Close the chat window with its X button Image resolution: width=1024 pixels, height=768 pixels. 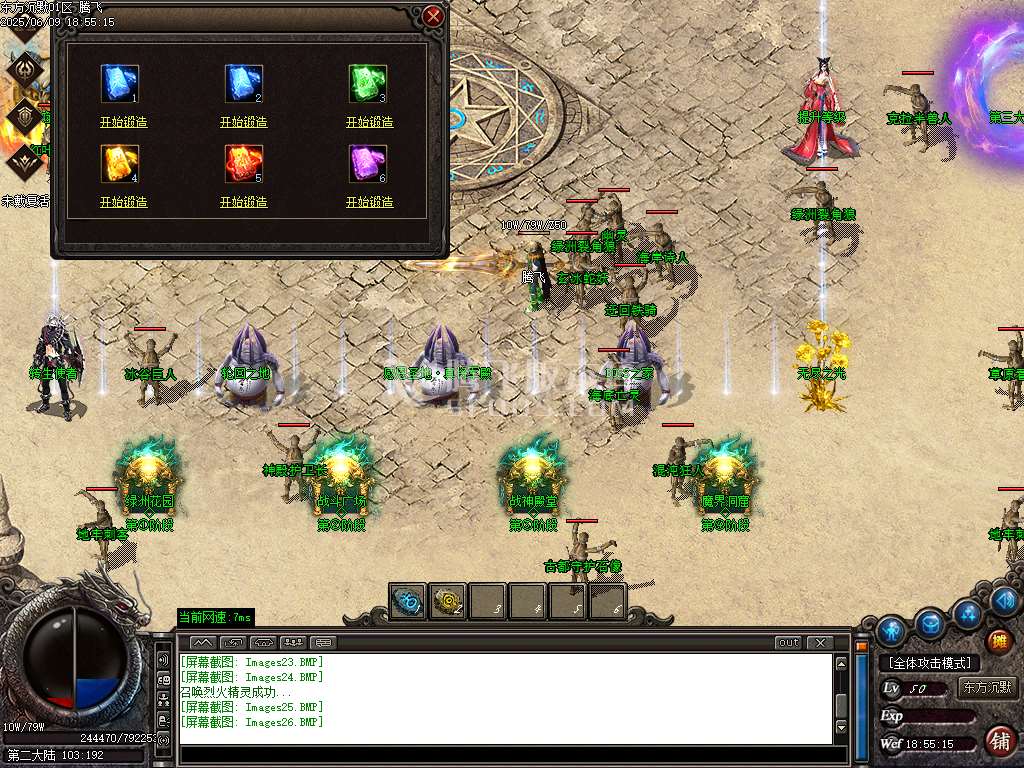(x=819, y=642)
